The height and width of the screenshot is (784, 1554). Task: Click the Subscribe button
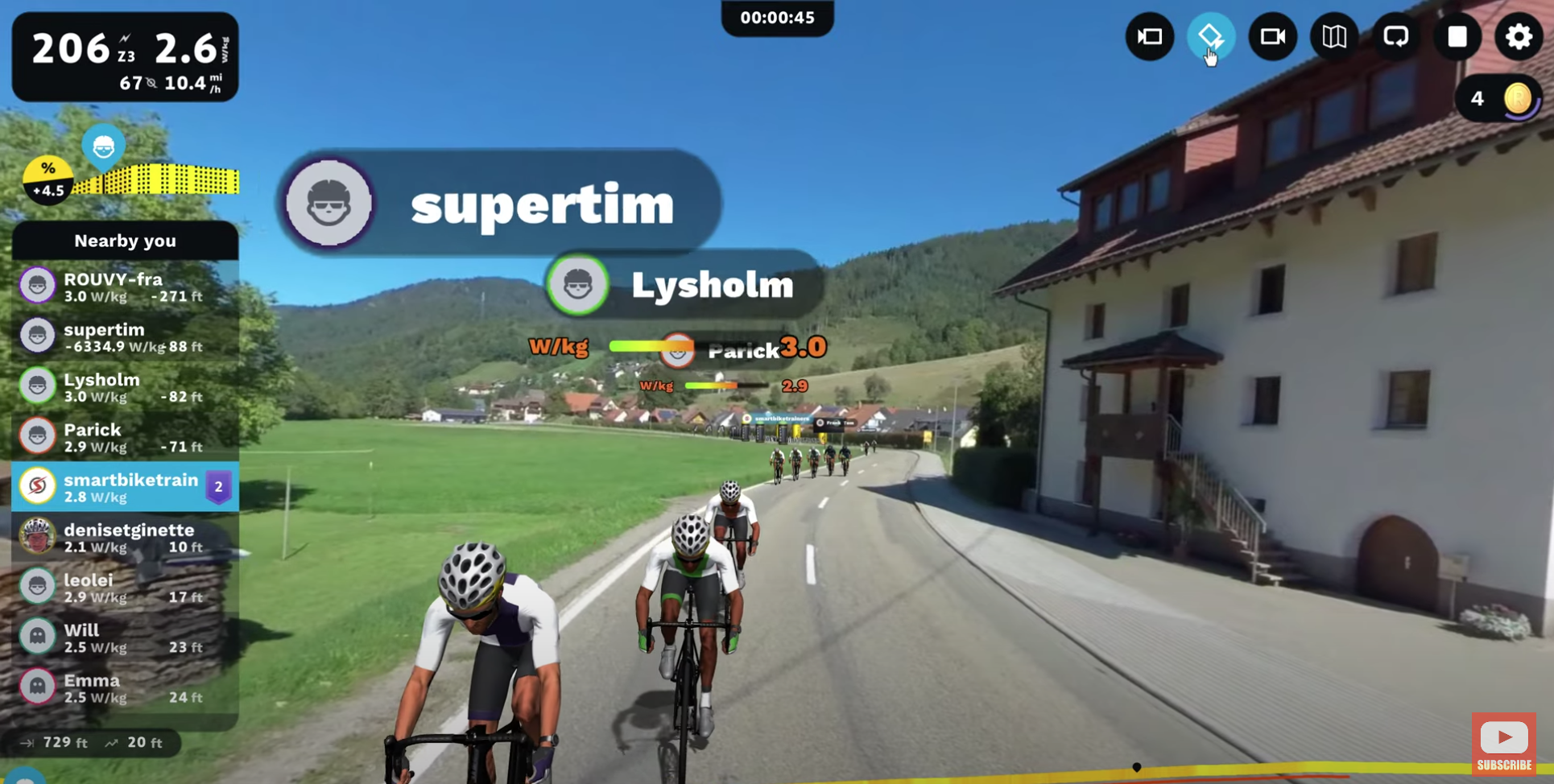point(1502,742)
